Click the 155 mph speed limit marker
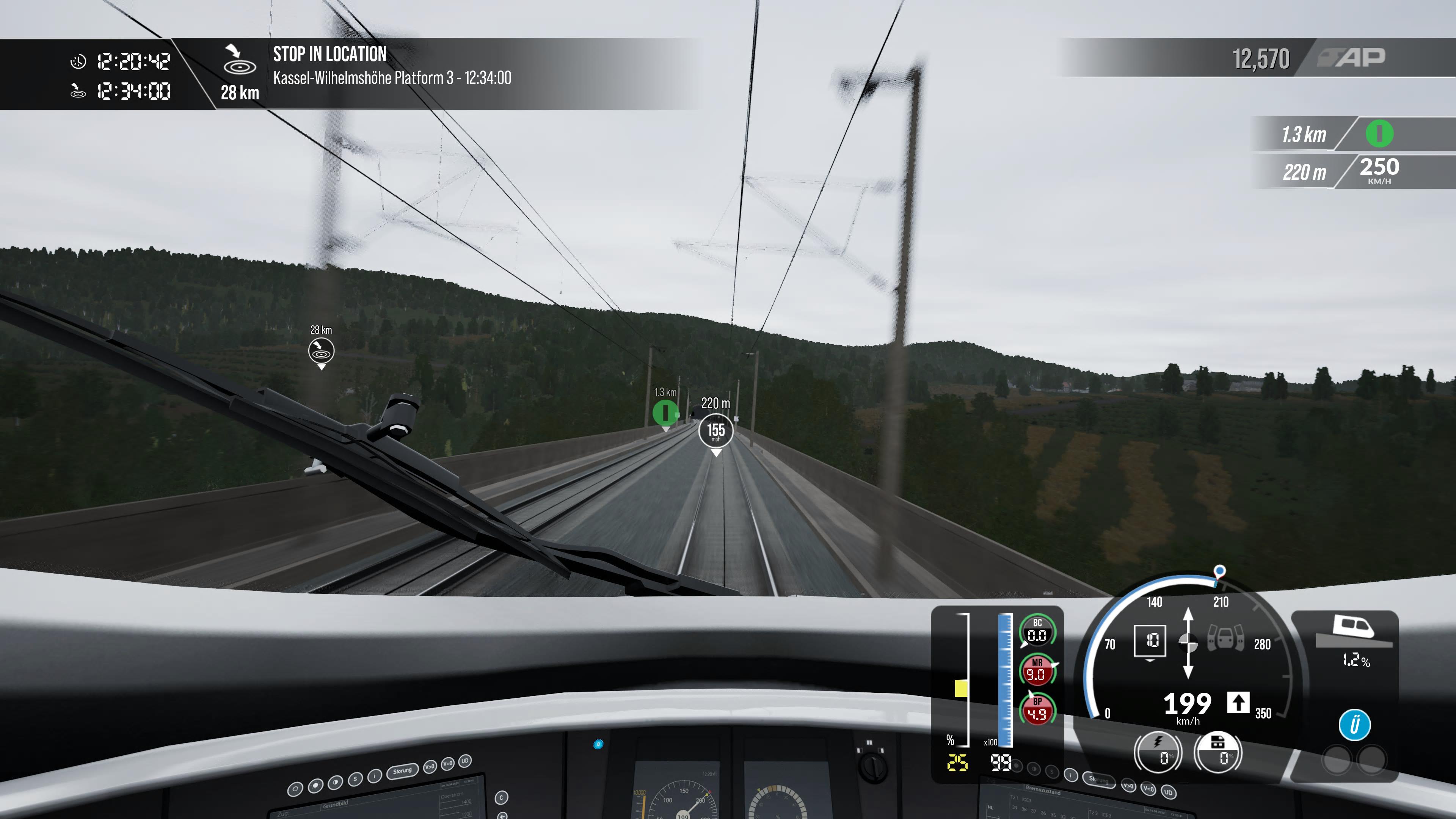This screenshot has height=819, width=1456. (x=715, y=431)
